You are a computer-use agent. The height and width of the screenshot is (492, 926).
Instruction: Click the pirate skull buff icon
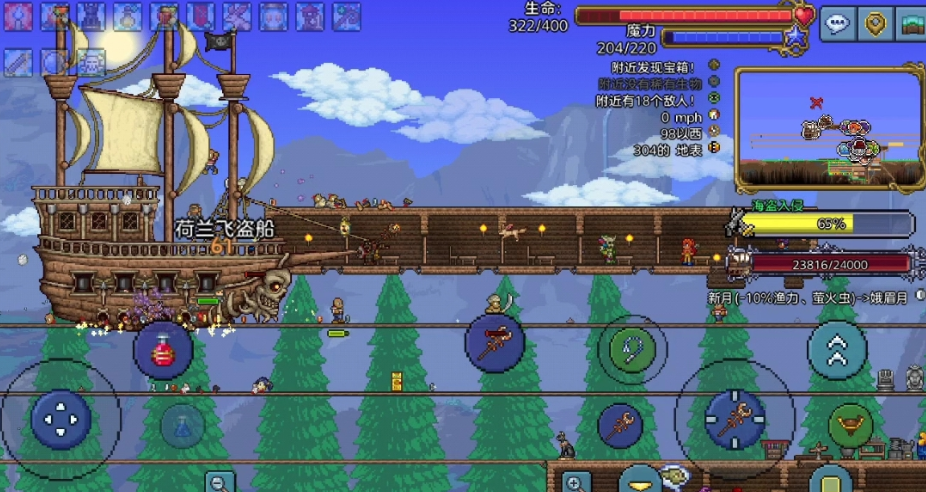pos(91,62)
